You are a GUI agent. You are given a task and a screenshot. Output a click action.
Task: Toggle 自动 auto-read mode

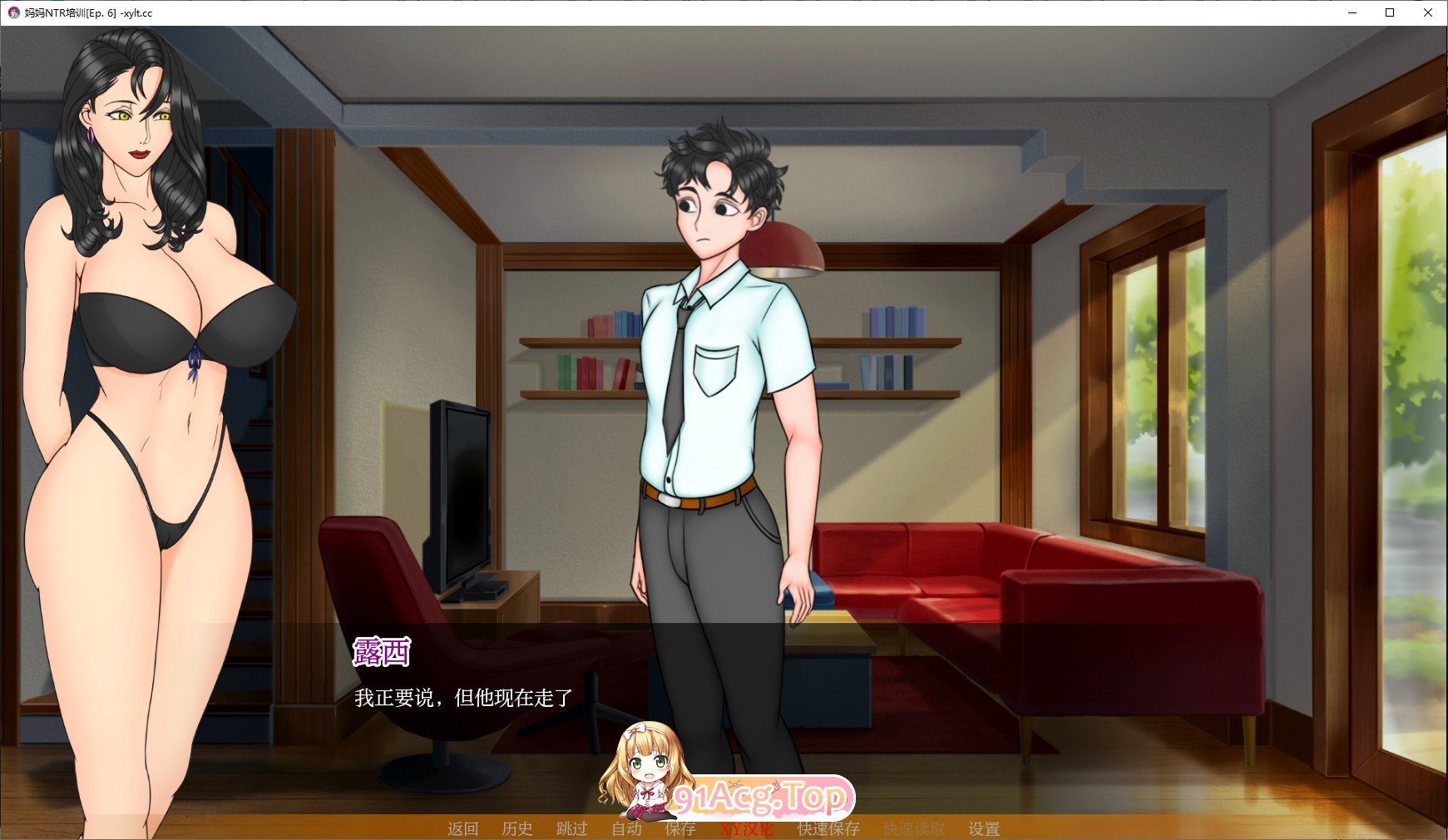[x=627, y=828]
